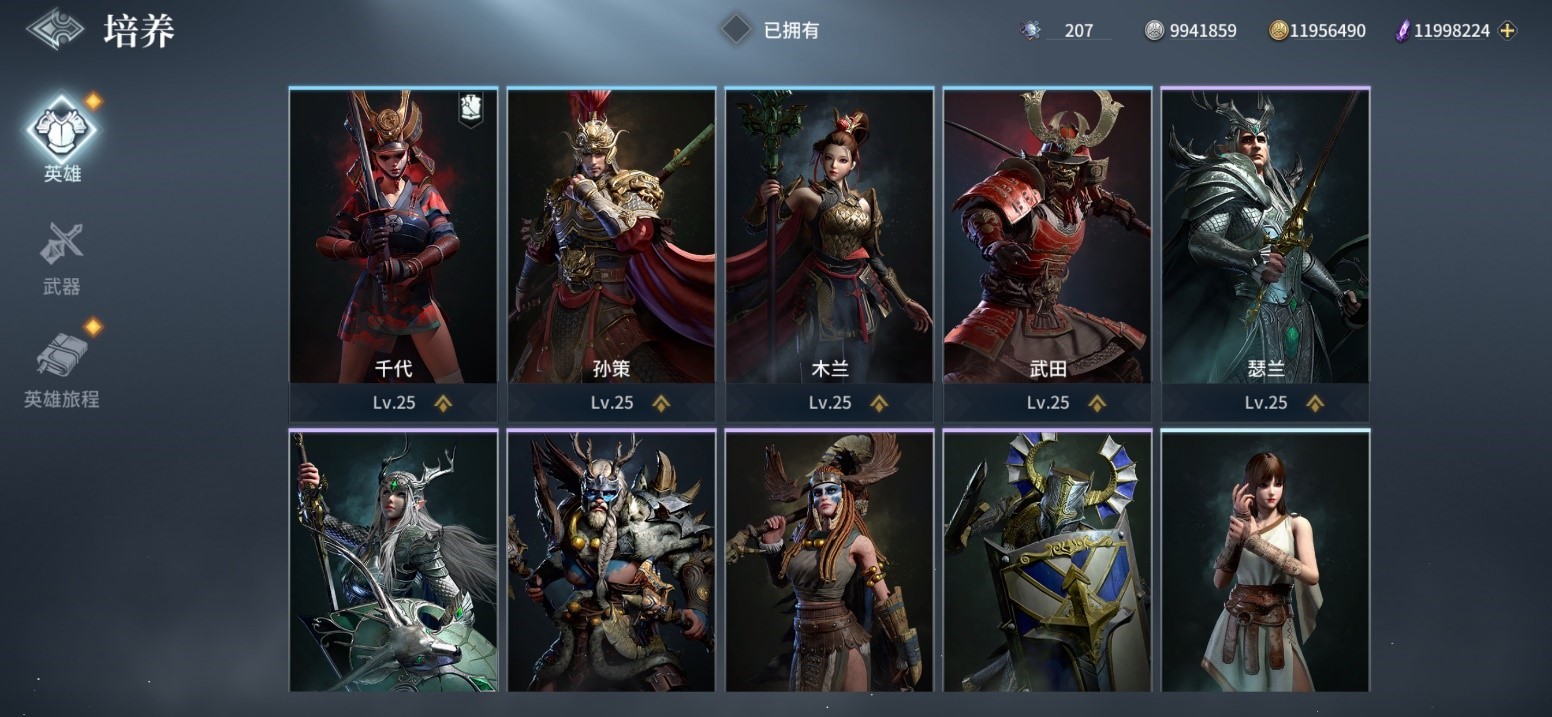Select the elf archer with antler crown

click(x=393, y=561)
